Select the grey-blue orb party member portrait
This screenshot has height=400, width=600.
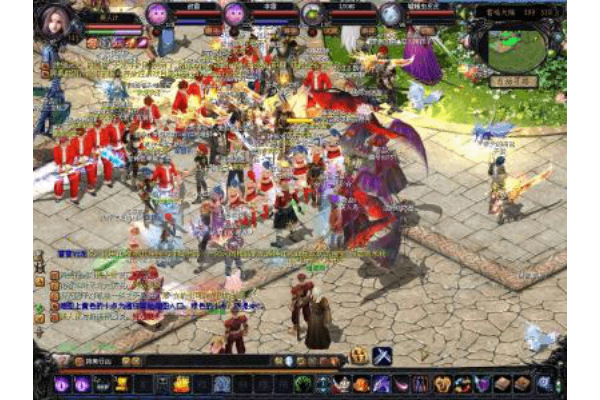(391, 13)
